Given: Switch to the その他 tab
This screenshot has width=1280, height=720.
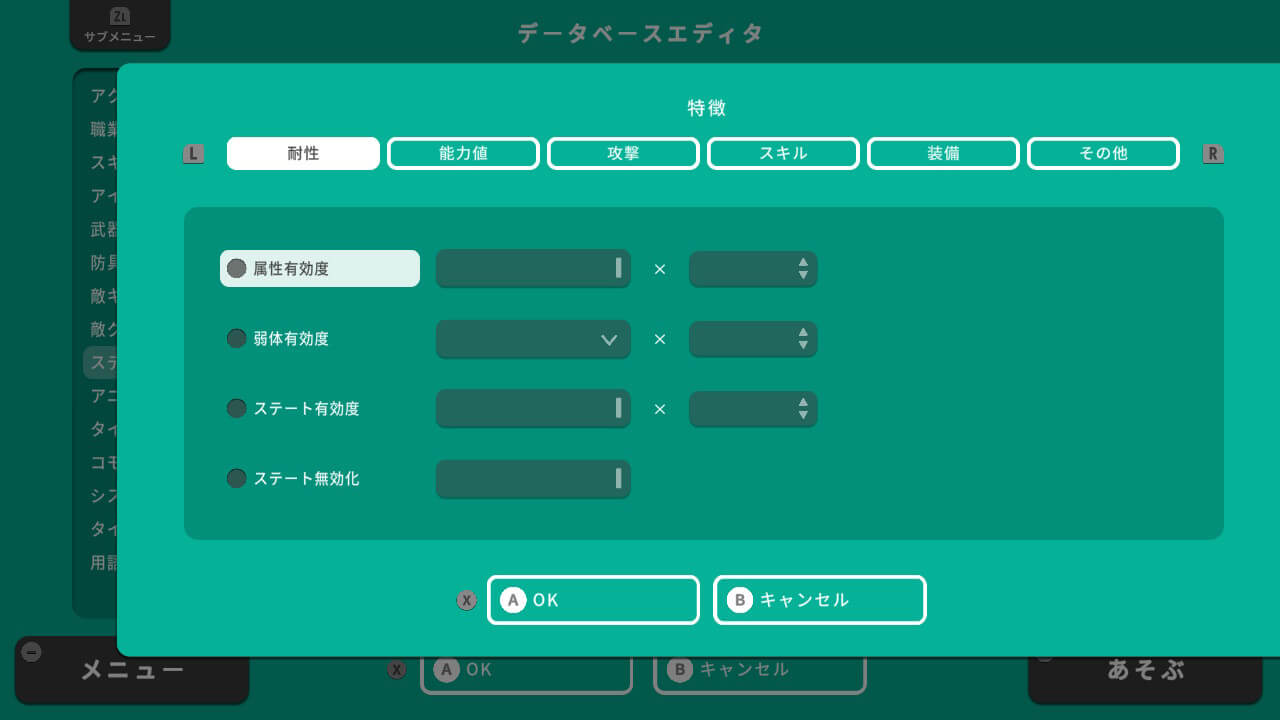Looking at the screenshot, I should point(1103,153).
